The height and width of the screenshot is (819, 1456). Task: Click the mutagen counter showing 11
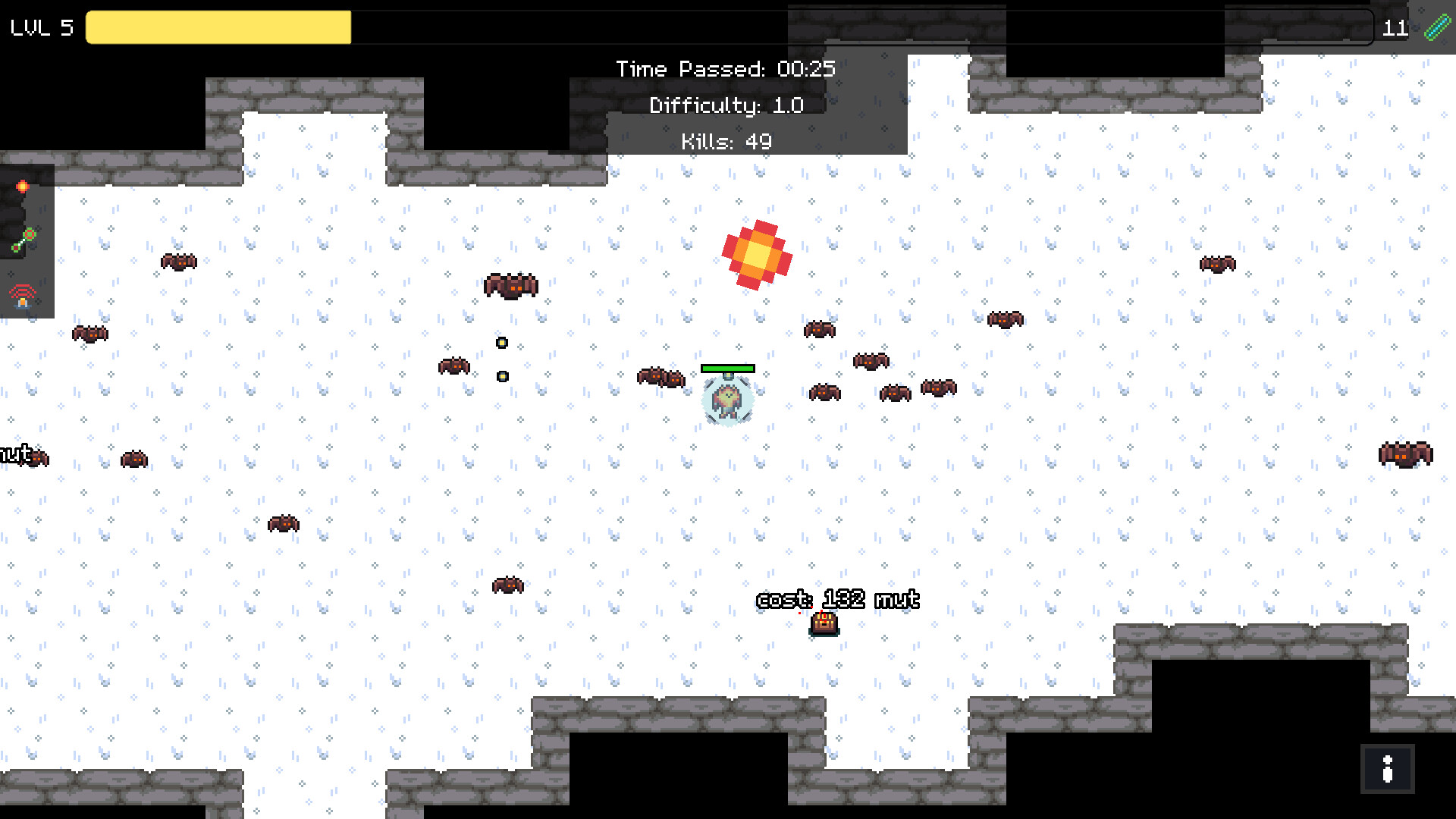(x=1395, y=29)
